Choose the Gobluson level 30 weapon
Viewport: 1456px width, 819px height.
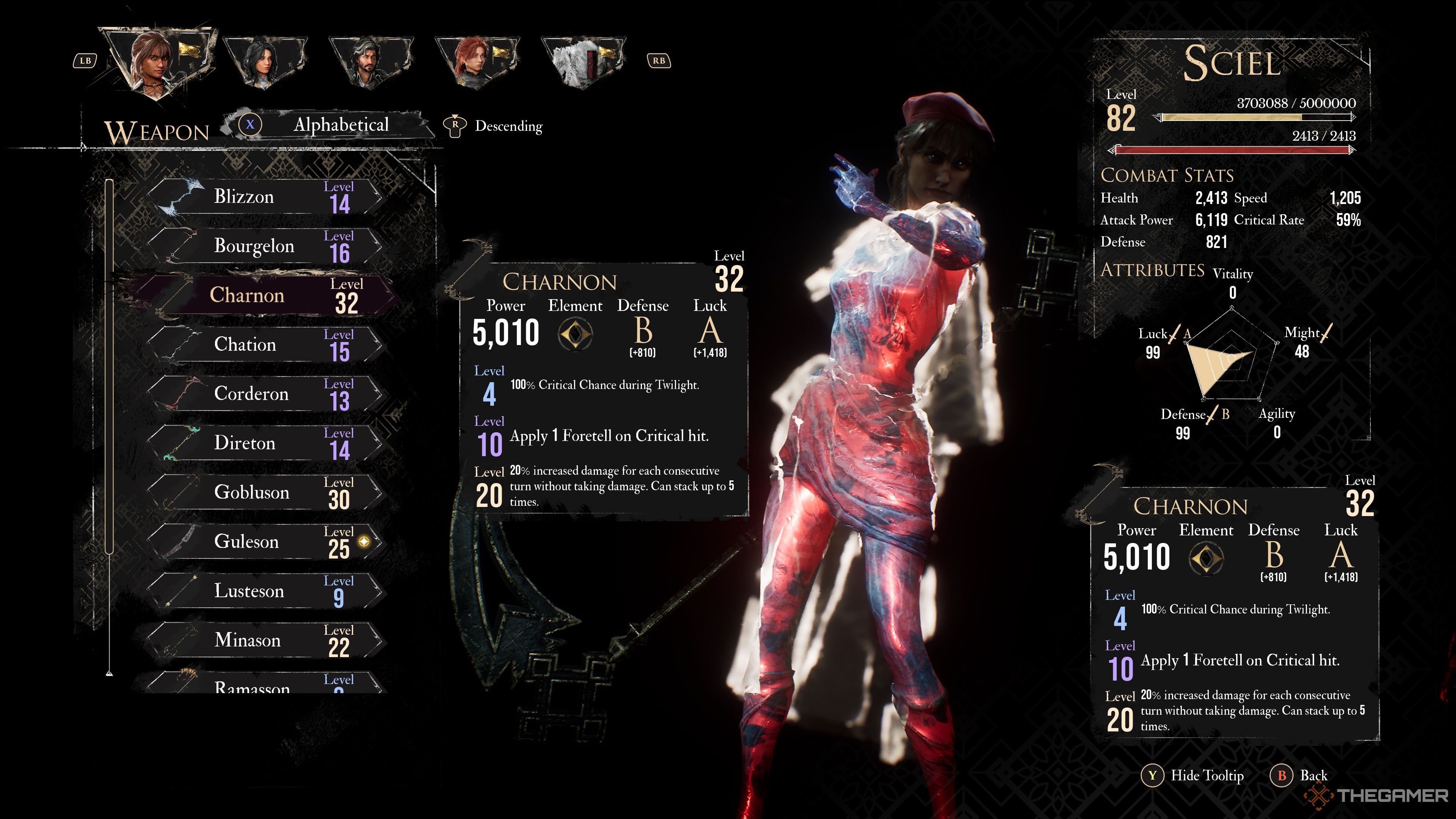coord(266,492)
